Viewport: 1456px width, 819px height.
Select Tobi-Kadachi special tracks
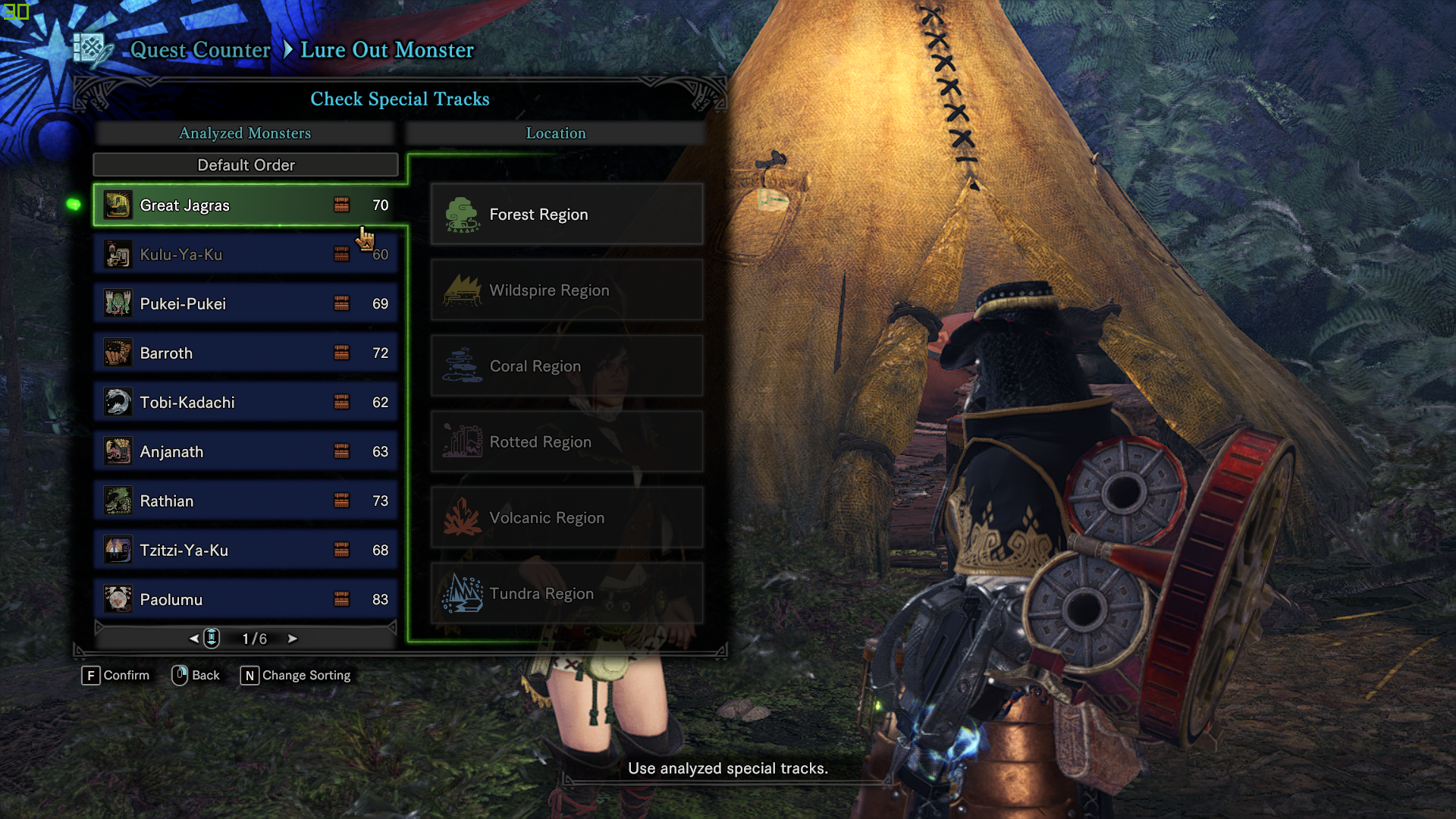pos(246,403)
